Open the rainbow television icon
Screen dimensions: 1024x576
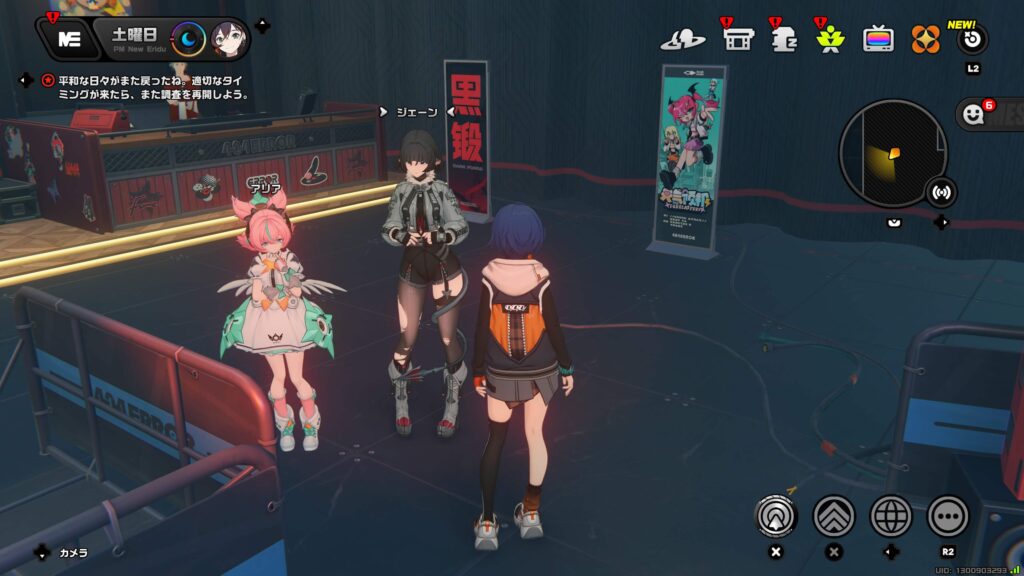click(x=878, y=39)
